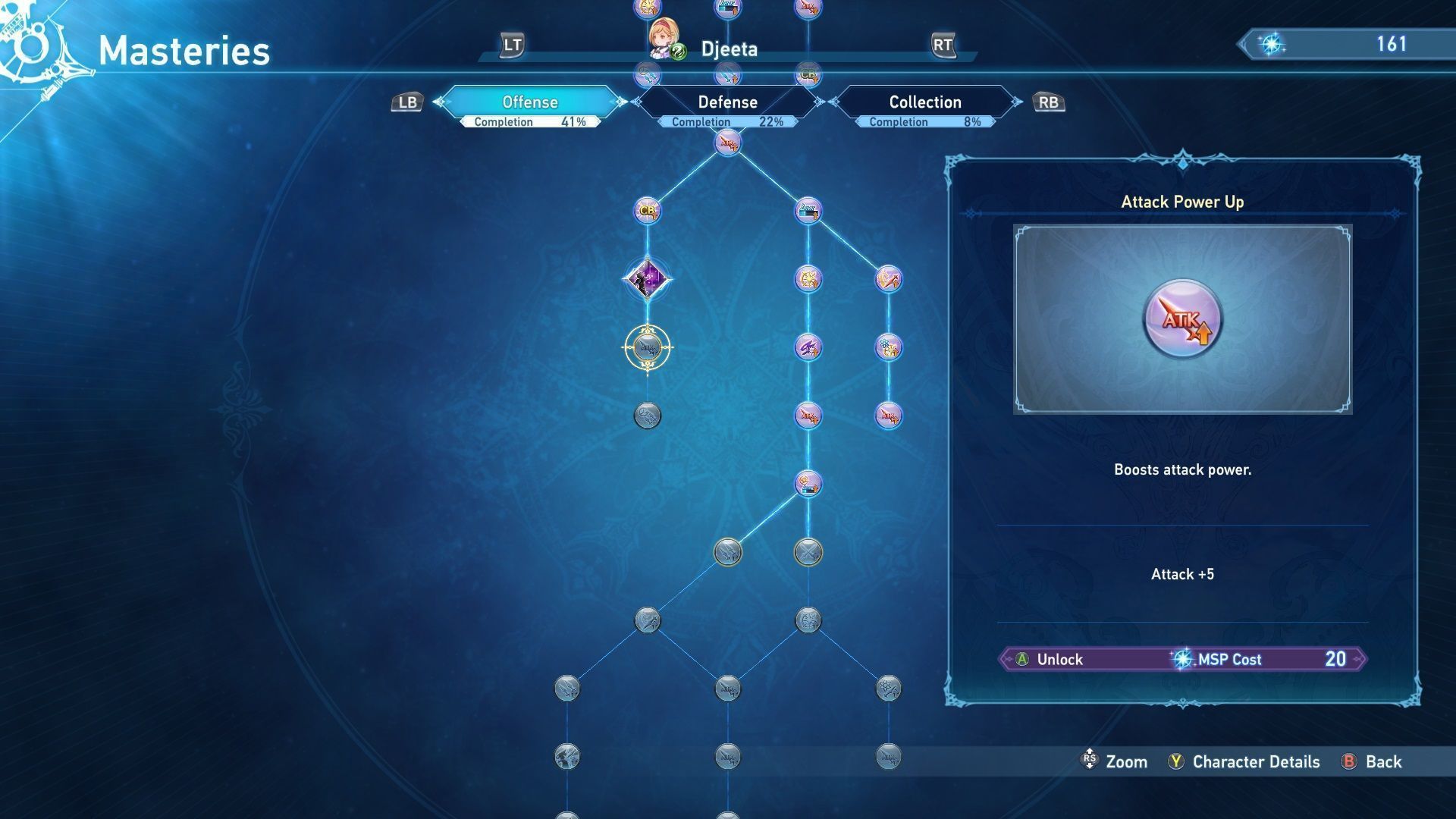Image resolution: width=1456 pixels, height=819 pixels.
Task: Choose the CB boost mastery node
Action: pos(647,210)
